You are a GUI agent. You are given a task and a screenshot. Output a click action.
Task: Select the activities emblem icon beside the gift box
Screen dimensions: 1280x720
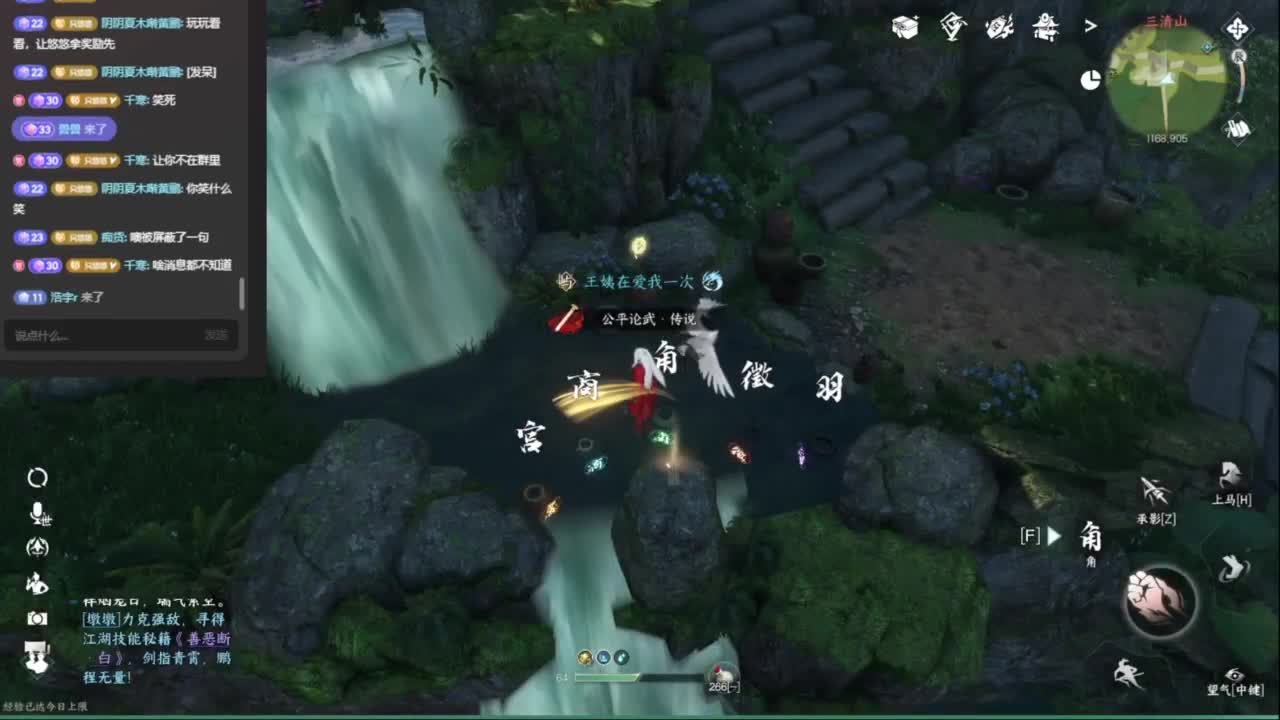coord(952,27)
